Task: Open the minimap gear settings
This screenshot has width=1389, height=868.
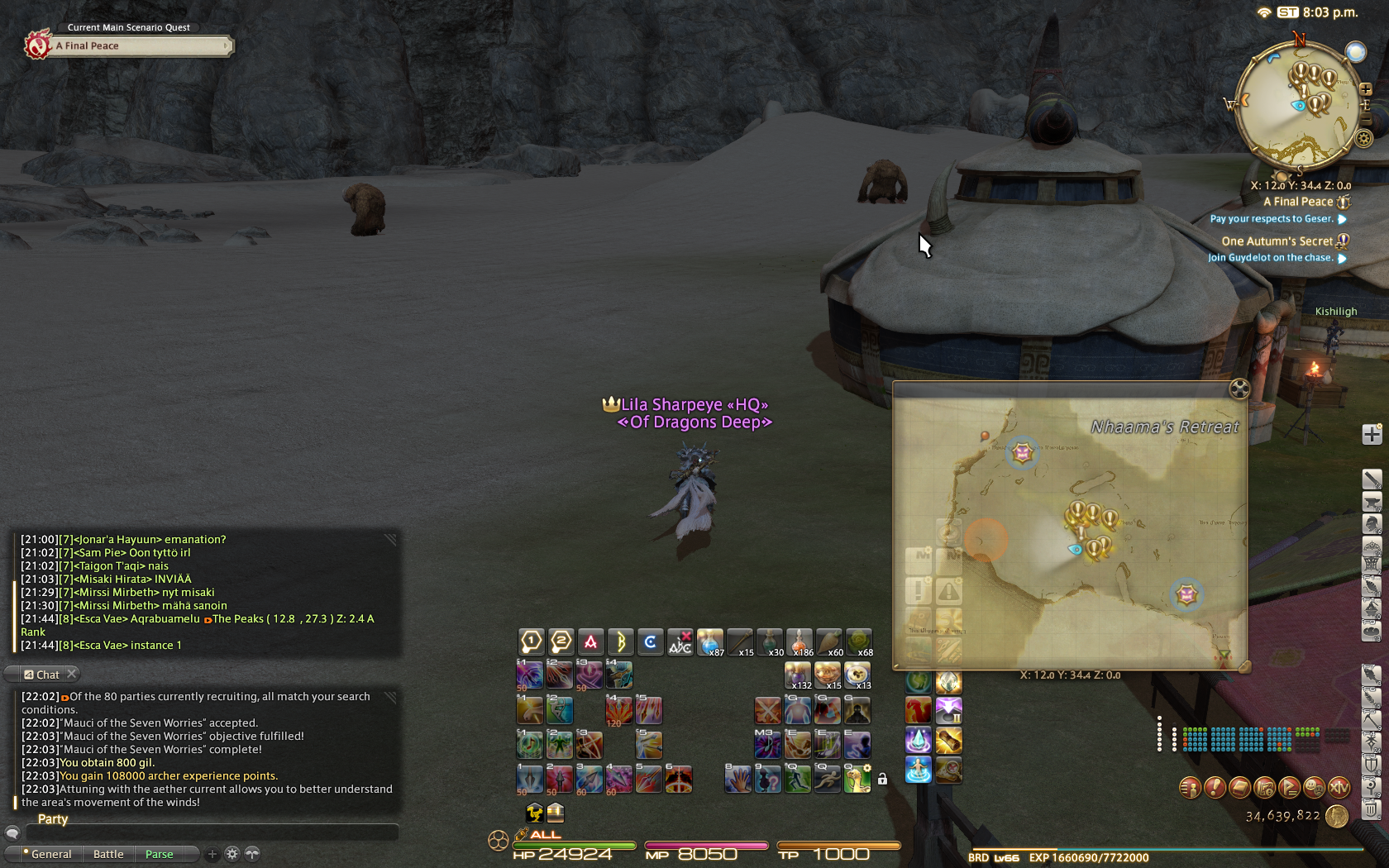Action: pyautogui.click(x=1364, y=138)
